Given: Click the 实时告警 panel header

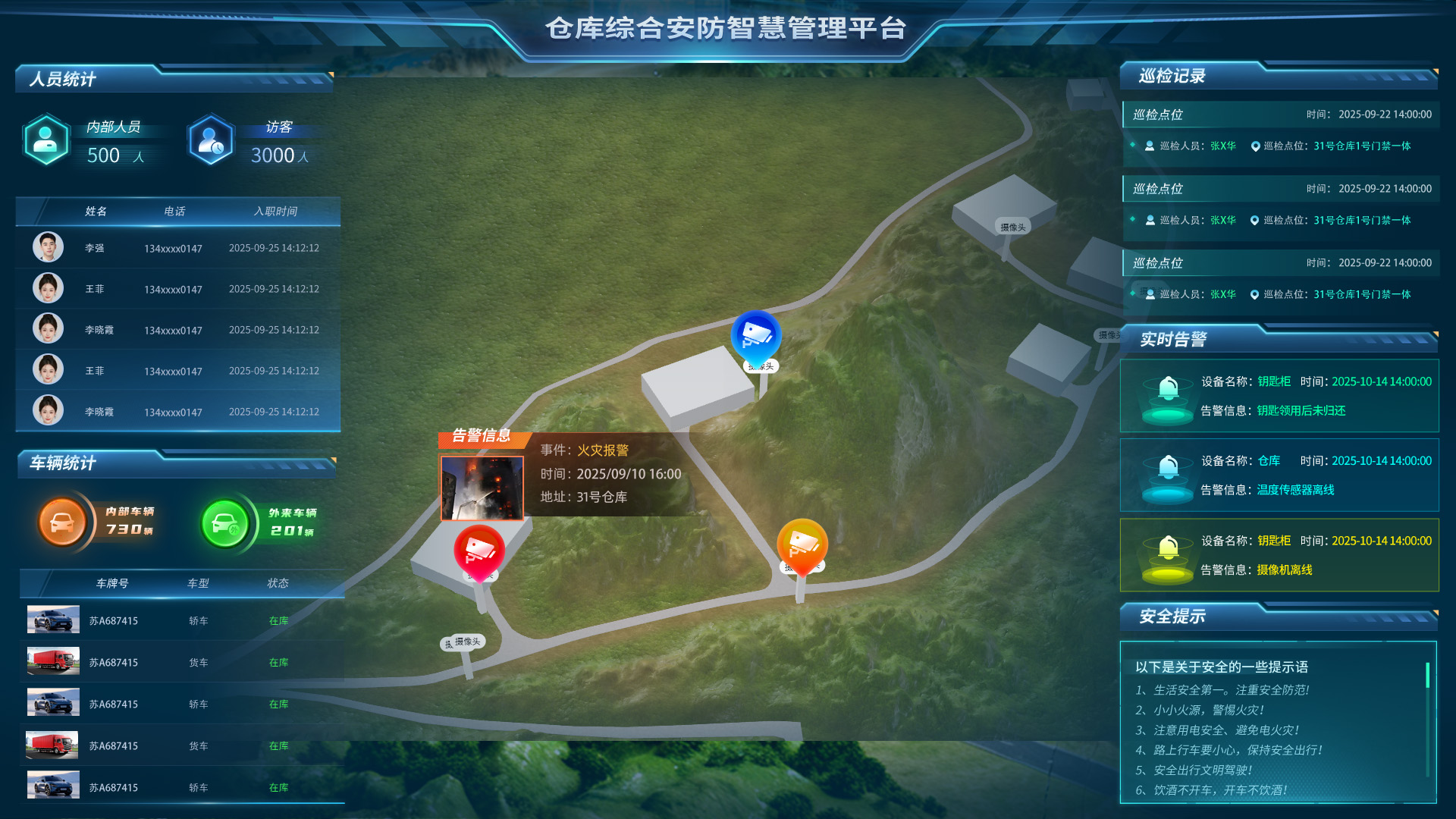Looking at the screenshot, I should pyautogui.click(x=1173, y=340).
